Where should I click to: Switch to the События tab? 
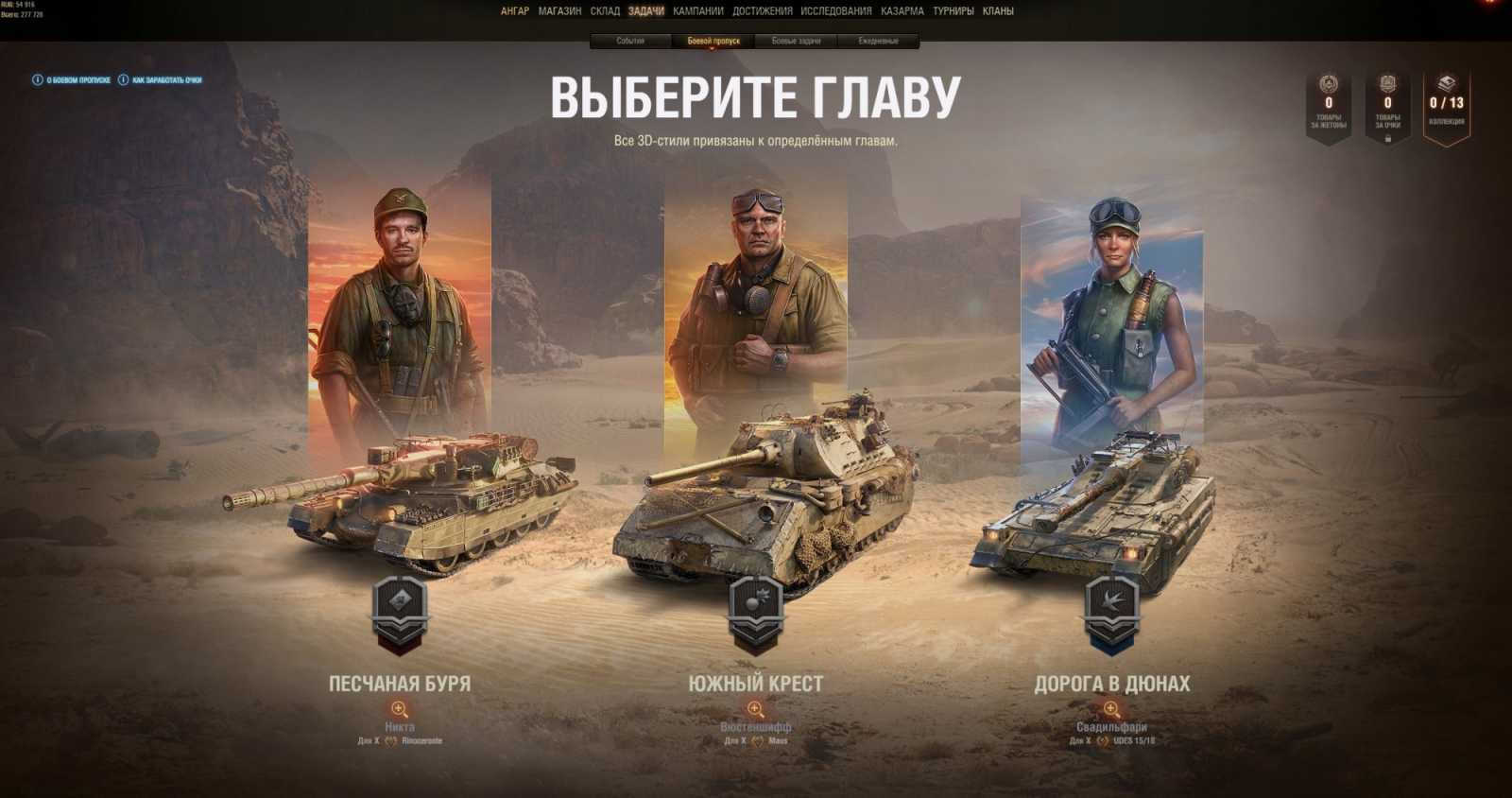point(632,41)
